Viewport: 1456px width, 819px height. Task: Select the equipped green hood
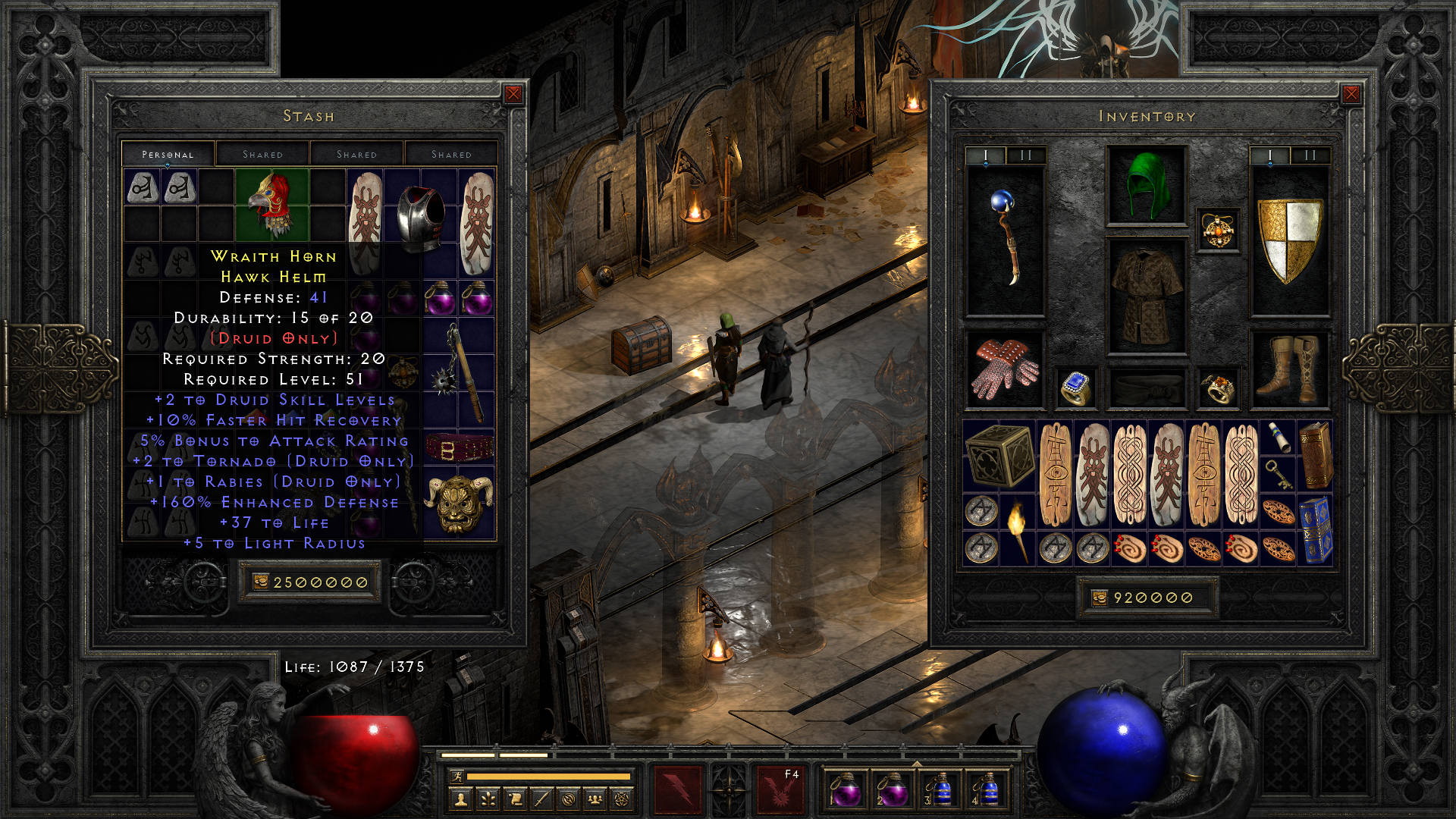point(1146,186)
